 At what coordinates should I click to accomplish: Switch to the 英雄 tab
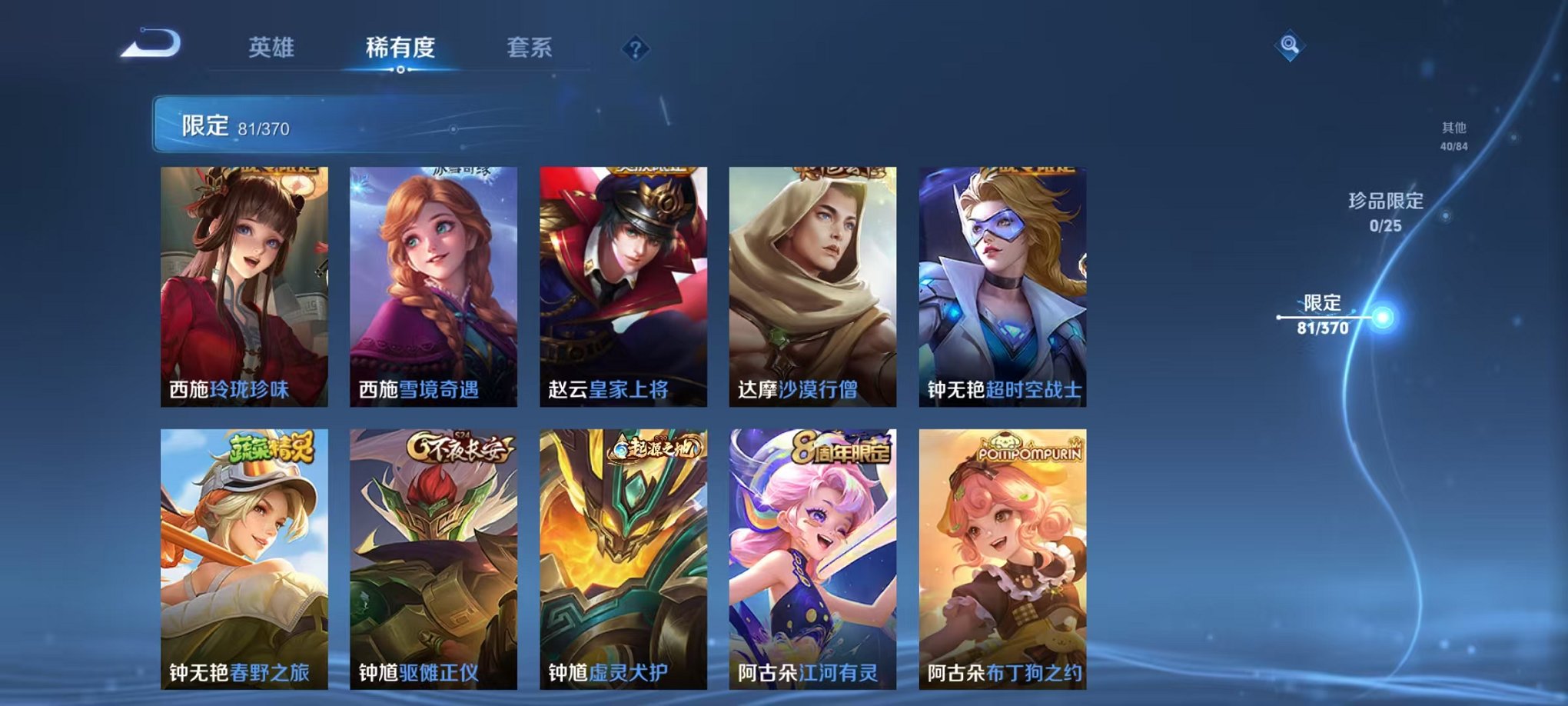coord(272,48)
